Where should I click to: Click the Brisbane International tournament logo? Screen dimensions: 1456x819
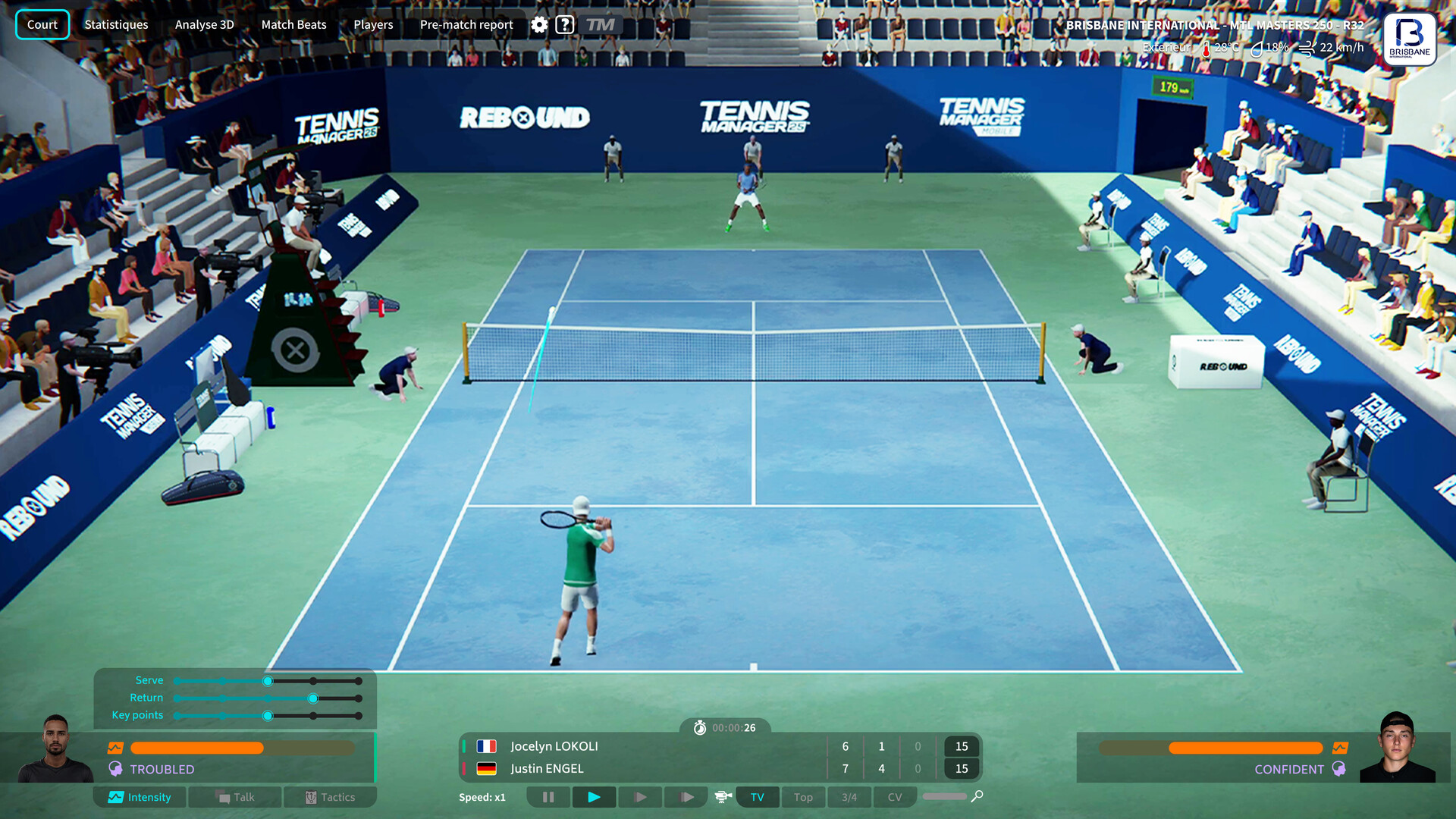click(x=1409, y=39)
